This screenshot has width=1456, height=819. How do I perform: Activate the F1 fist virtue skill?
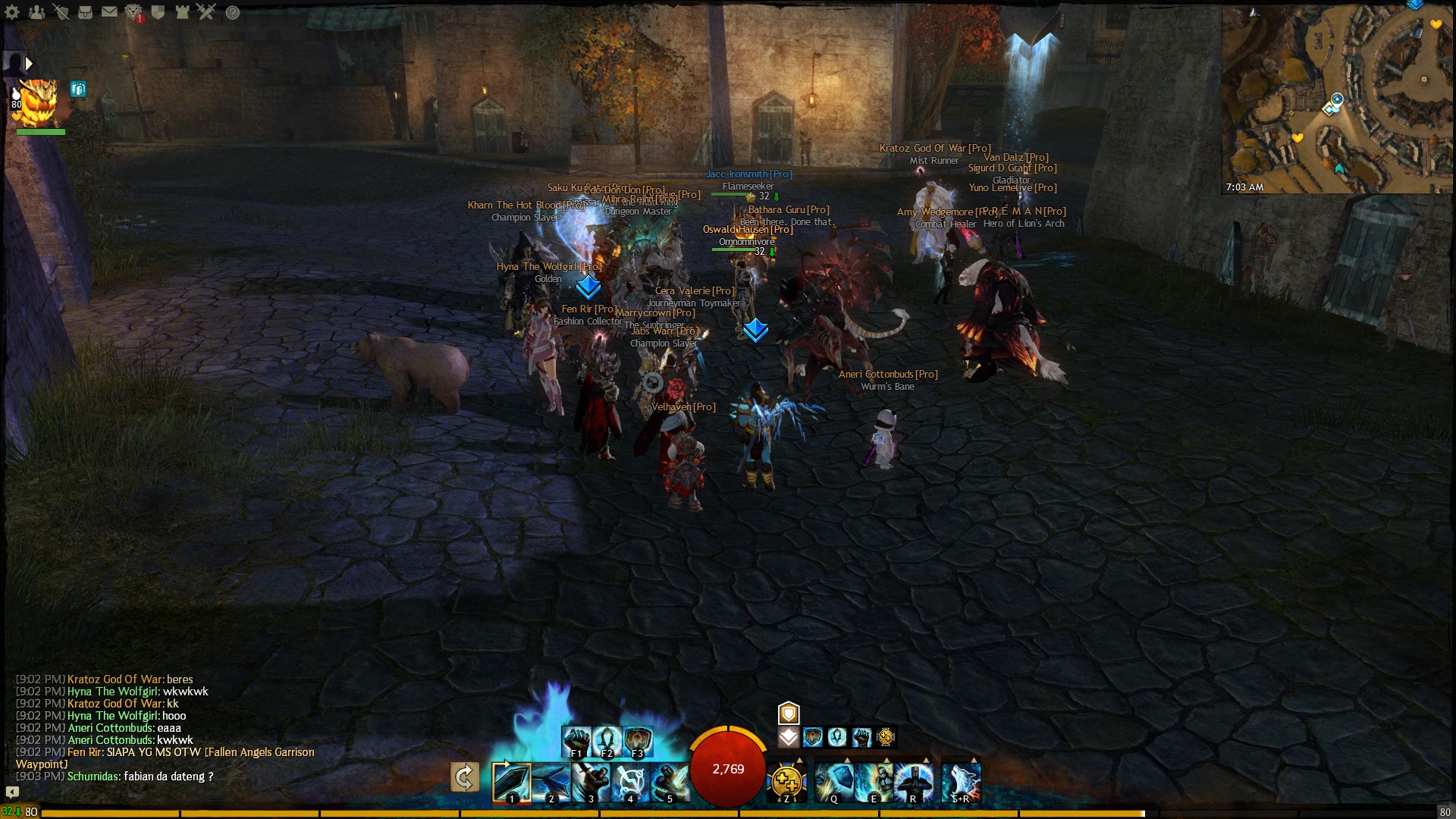(576, 741)
